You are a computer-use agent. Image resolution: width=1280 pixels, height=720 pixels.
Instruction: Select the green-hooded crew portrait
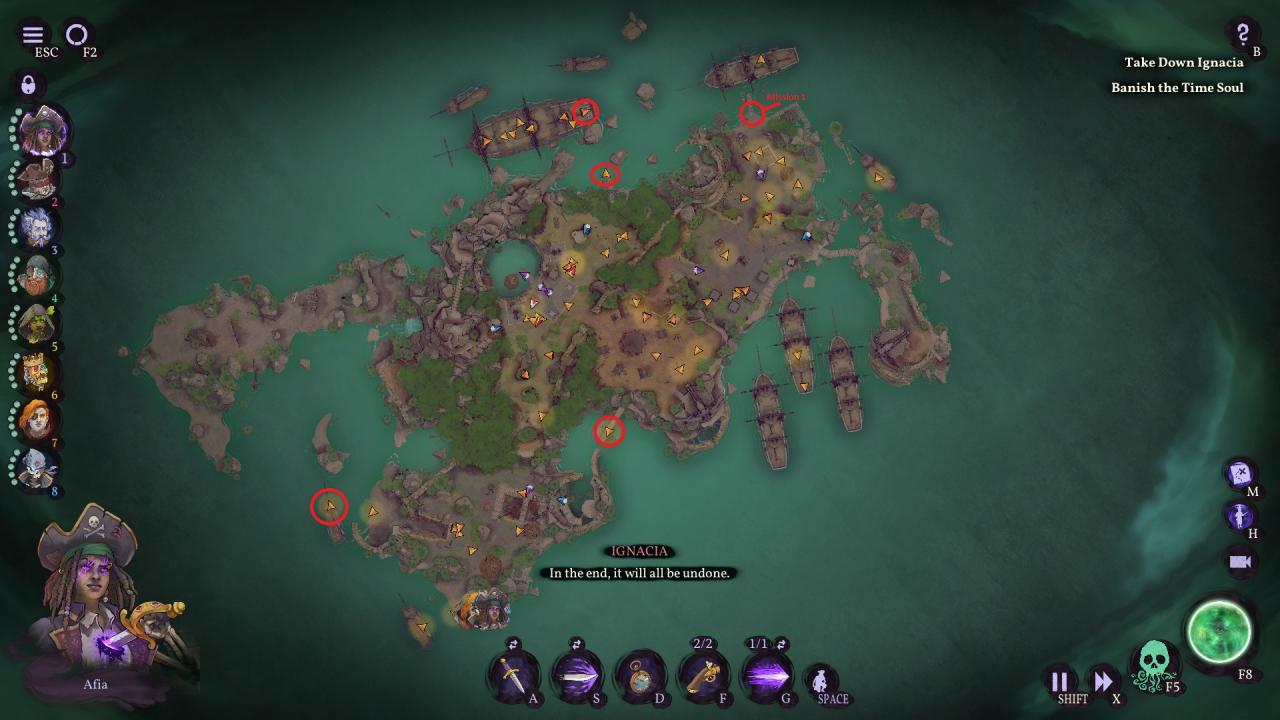tap(37, 324)
